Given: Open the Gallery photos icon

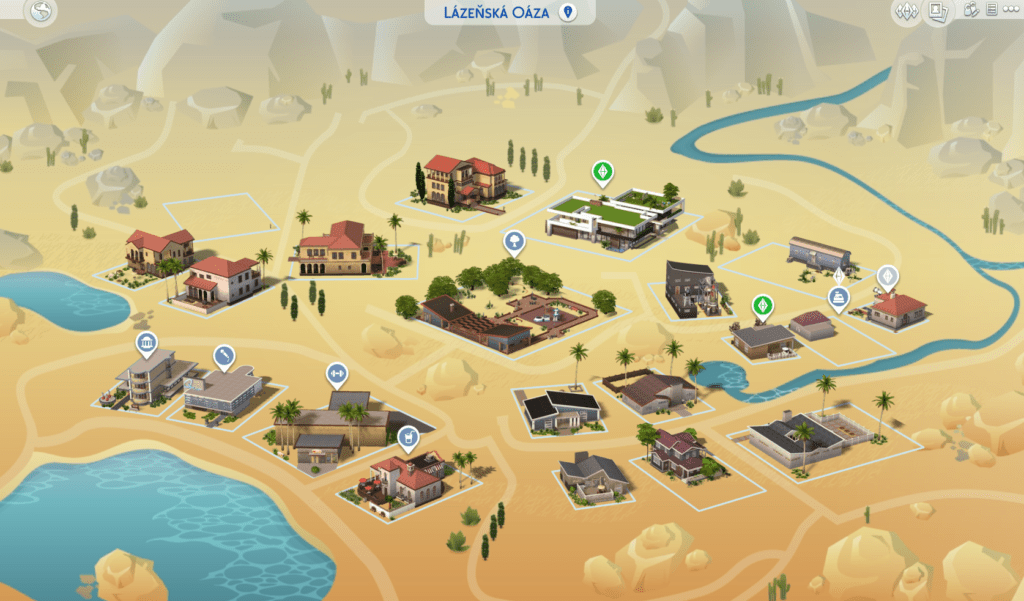Looking at the screenshot, I should tap(938, 12).
